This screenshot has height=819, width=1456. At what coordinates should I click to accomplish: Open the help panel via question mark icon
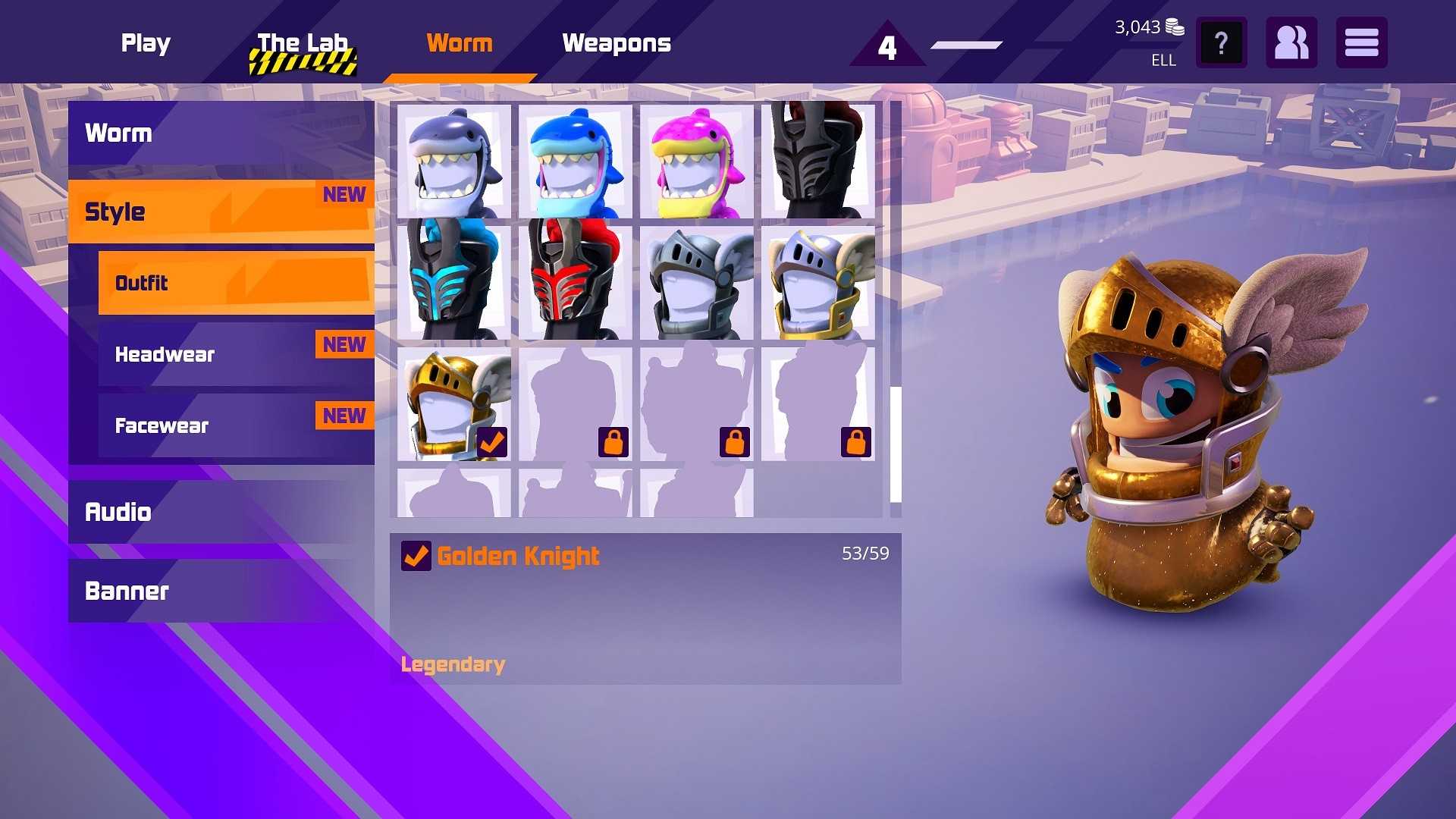(x=1220, y=42)
